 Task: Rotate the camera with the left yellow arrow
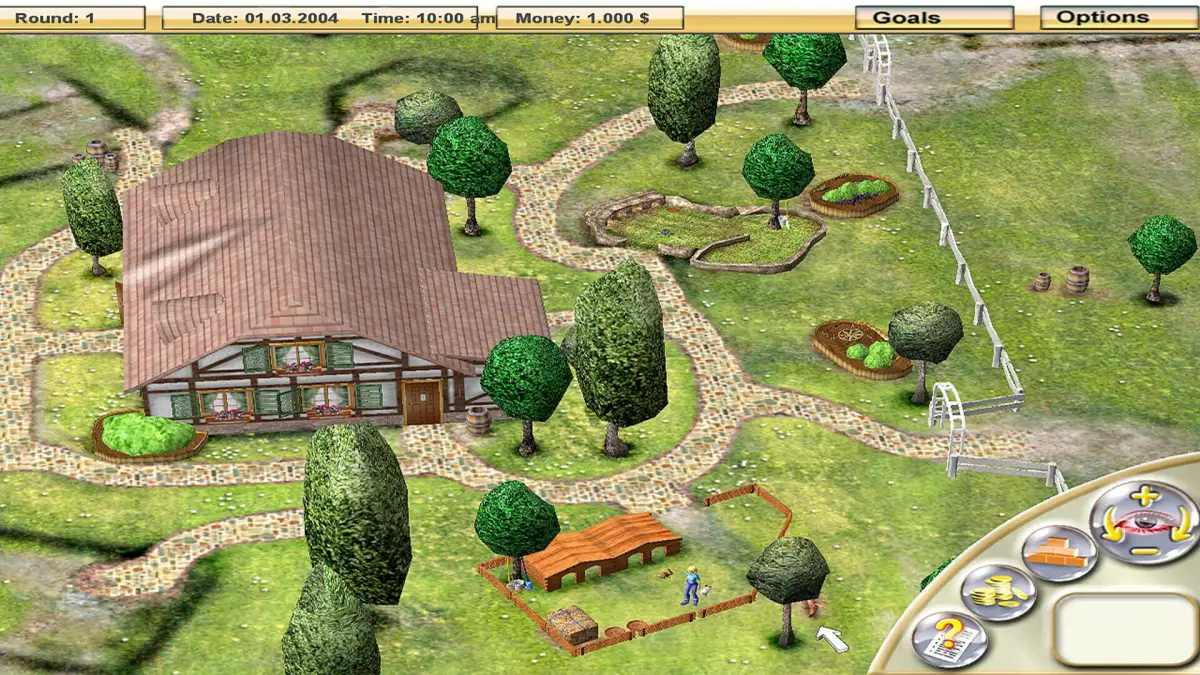pos(1110,526)
